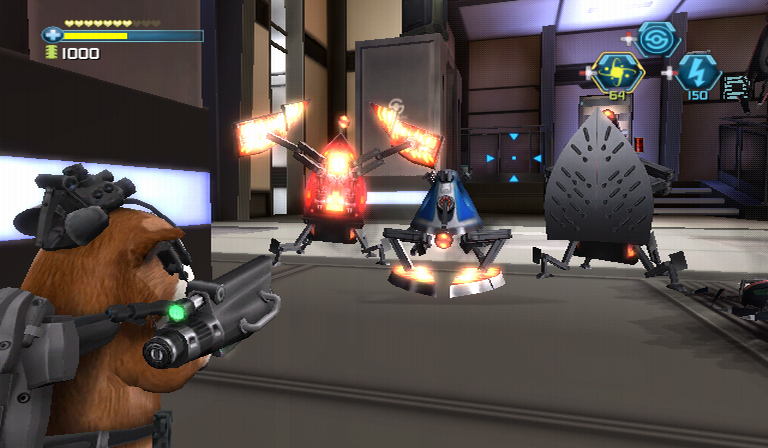Select the yellow atom weapon icon

coord(616,71)
